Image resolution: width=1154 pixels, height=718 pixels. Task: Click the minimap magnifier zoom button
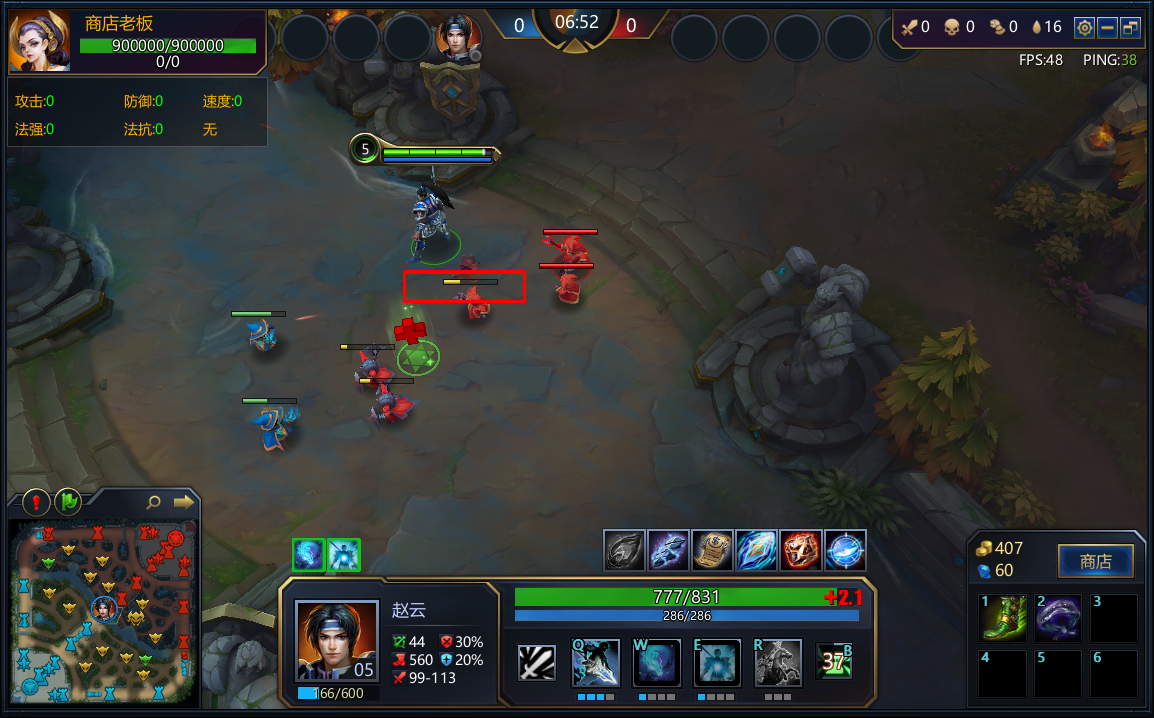tap(153, 502)
